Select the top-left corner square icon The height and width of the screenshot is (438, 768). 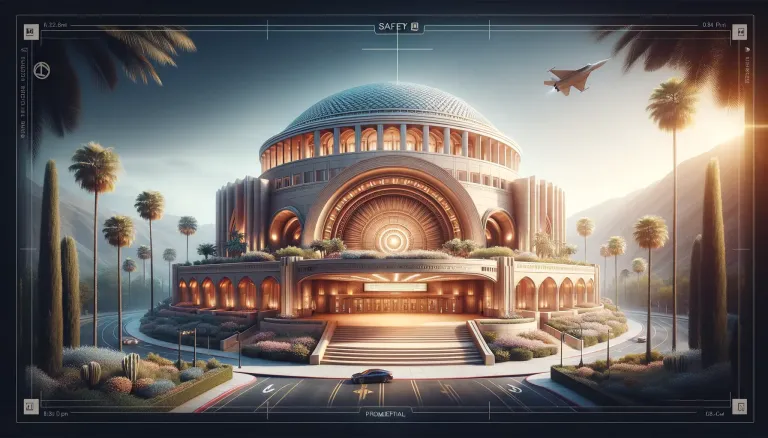coord(29,32)
